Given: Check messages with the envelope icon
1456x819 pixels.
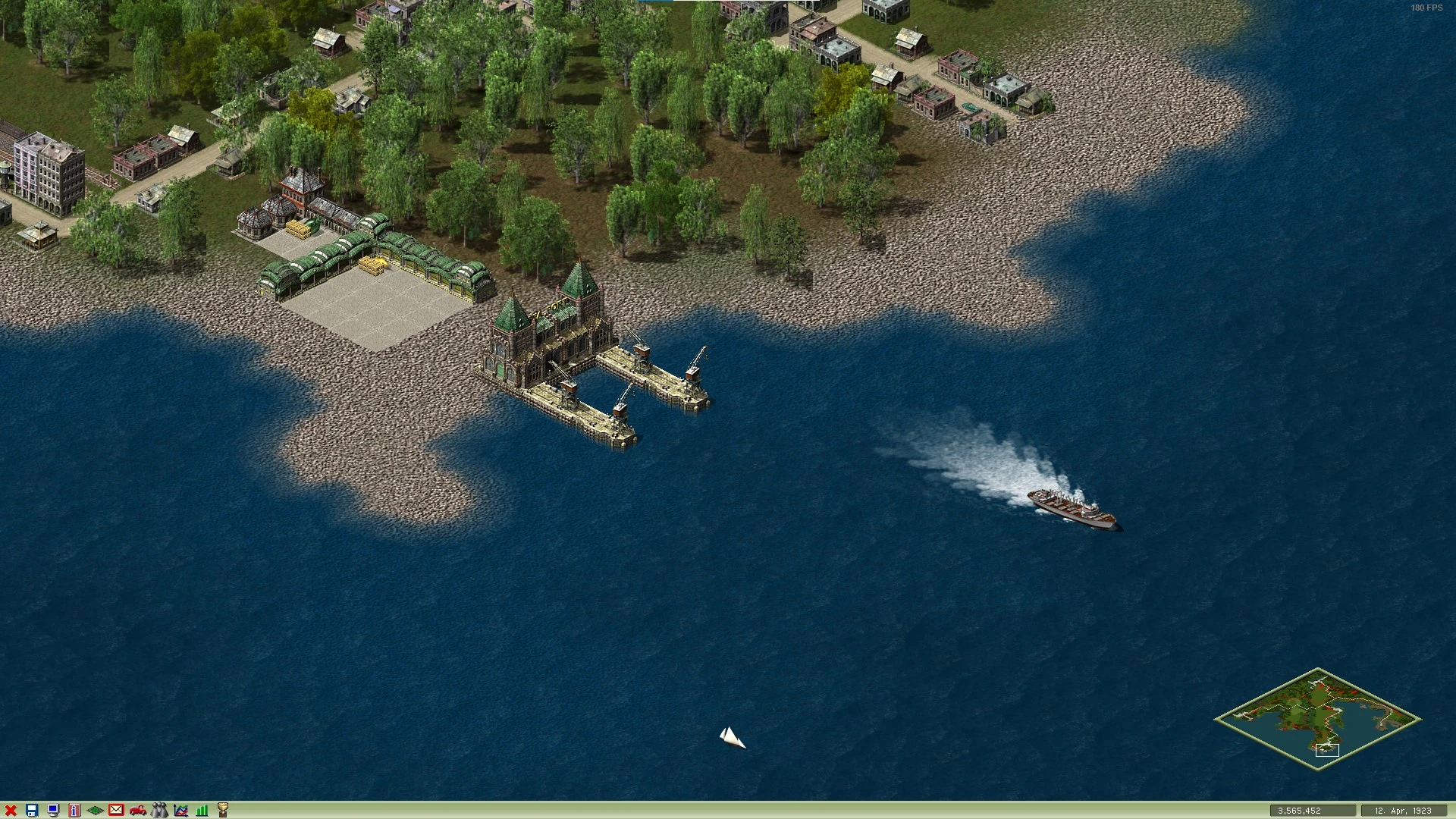Looking at the screenshot, I should coord(115,810).
